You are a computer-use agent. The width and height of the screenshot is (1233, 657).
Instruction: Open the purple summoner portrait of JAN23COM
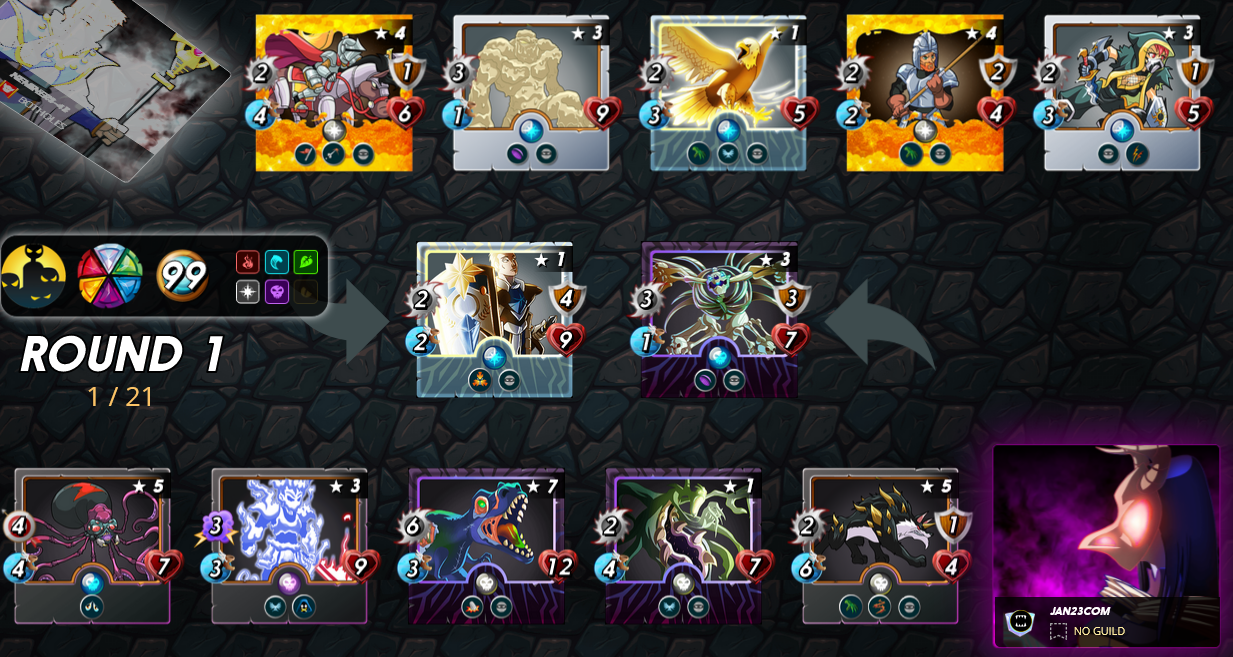(1106, 522)
